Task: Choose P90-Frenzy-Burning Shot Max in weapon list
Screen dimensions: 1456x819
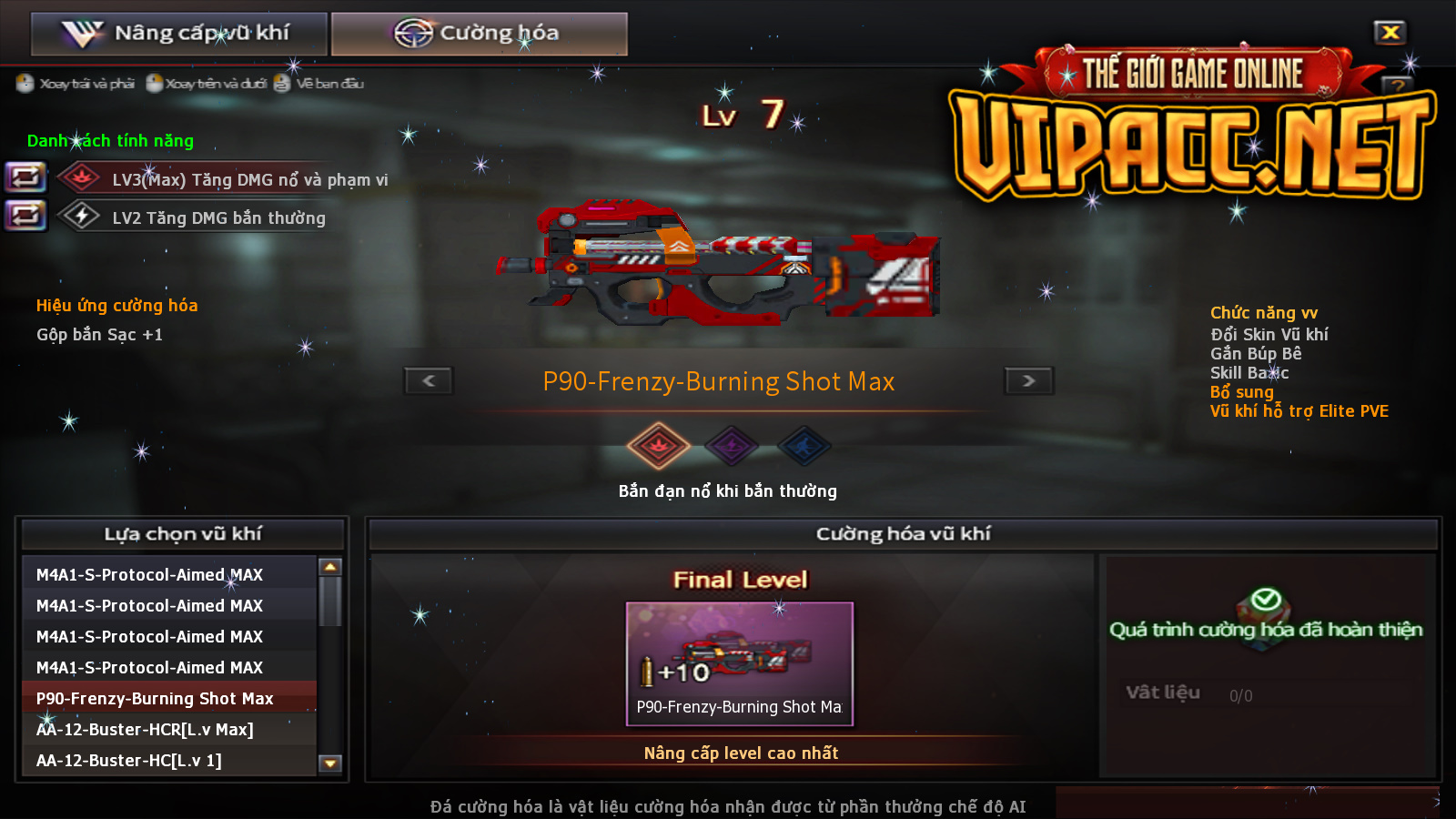Action: [x=155, y=698]
